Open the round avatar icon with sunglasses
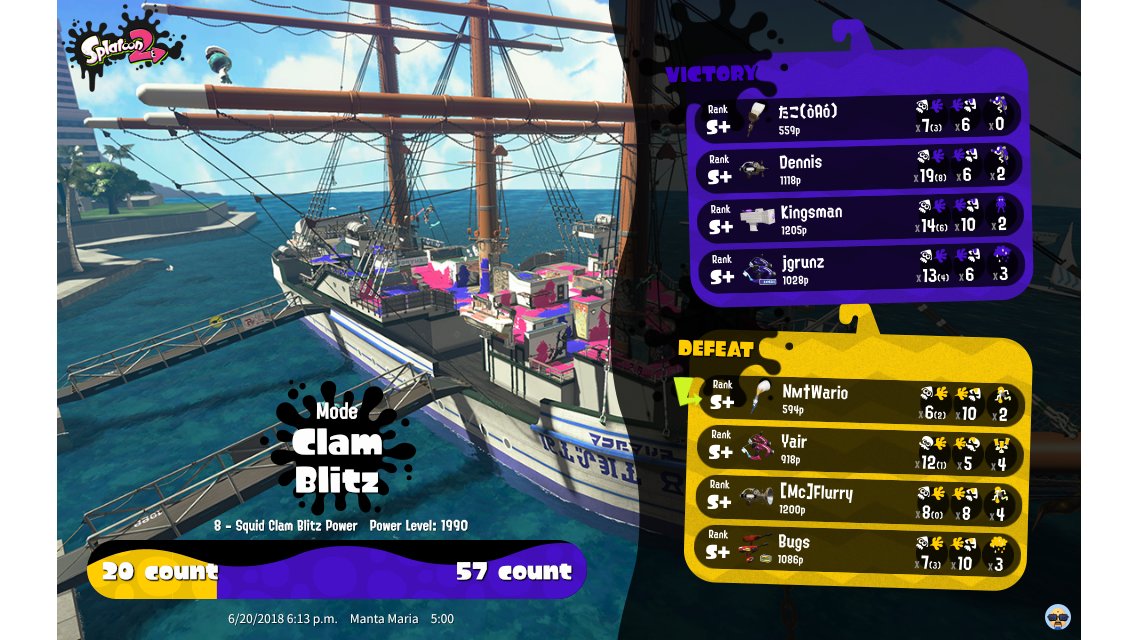The height and width of the screenshot is (640, 1138). [1058, 615]
